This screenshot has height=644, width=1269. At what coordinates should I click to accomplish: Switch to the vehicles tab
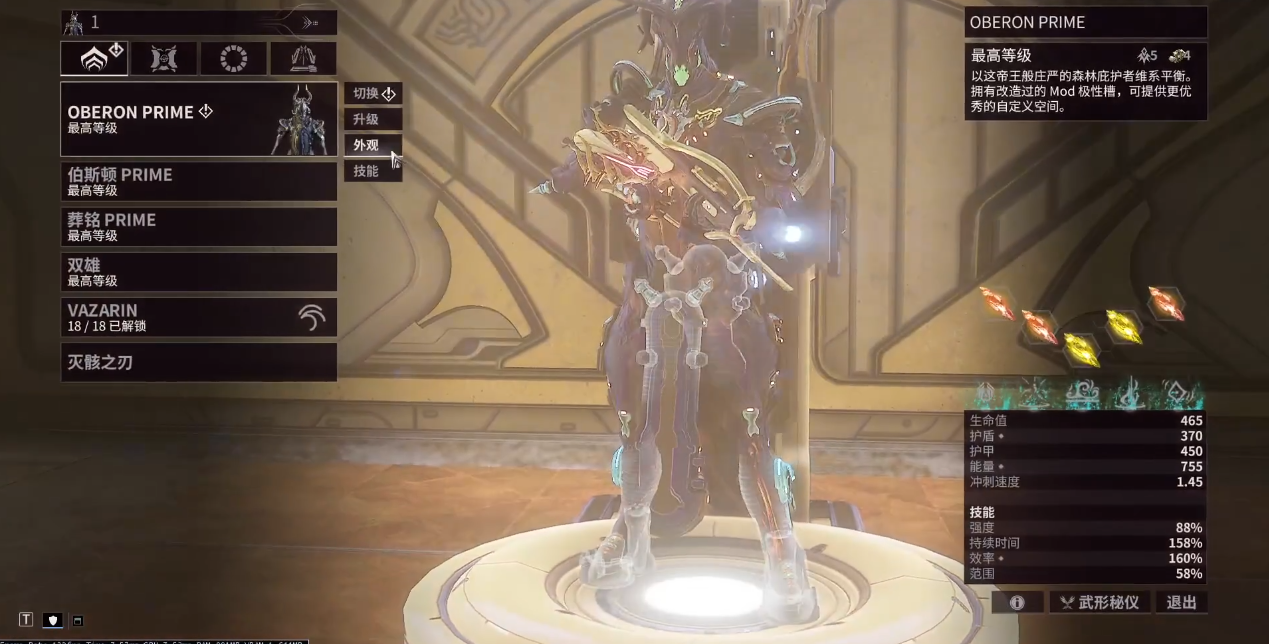[303, 58]
